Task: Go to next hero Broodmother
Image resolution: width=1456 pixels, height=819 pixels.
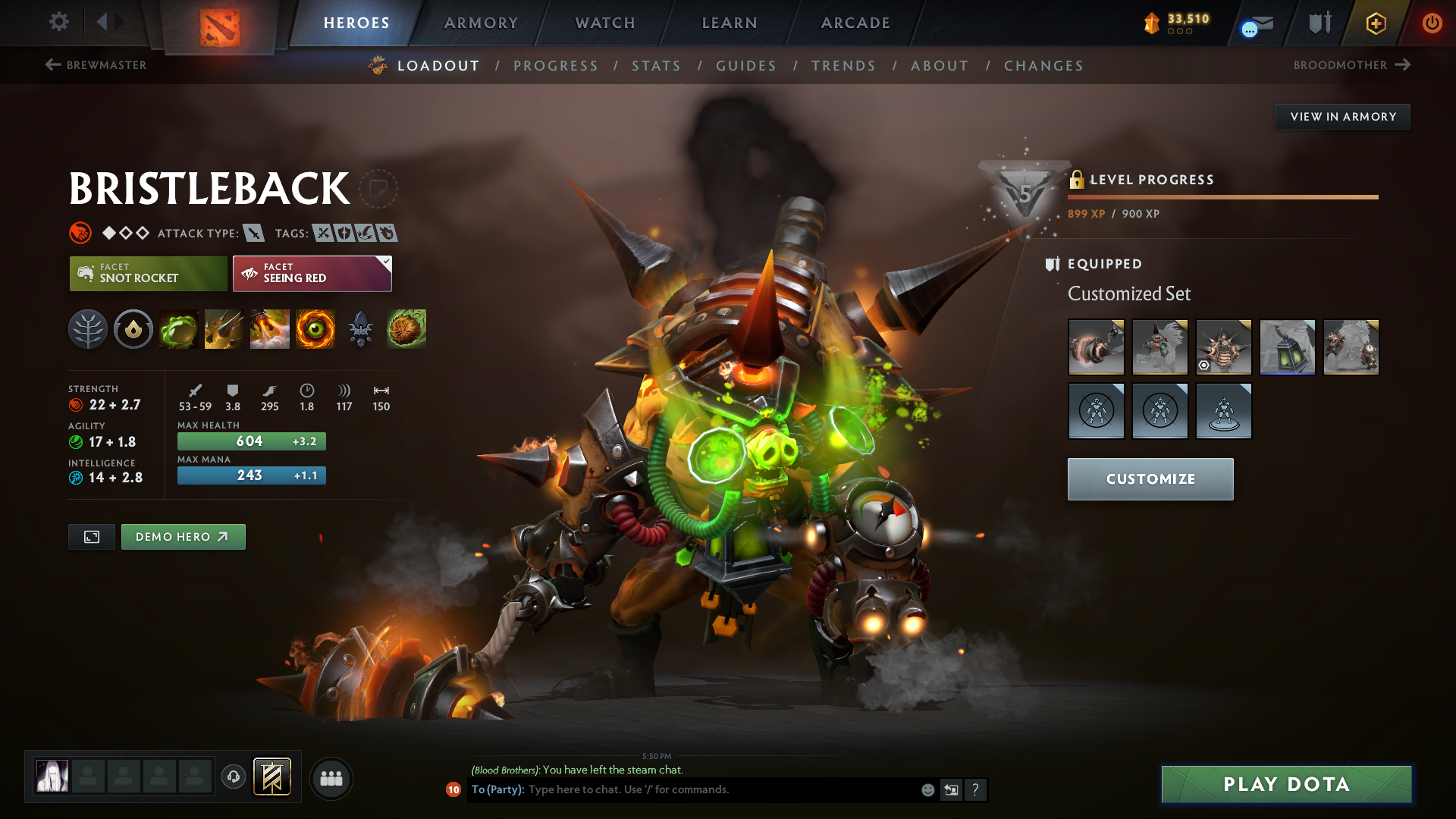Action: click(x=1351, y=65)
